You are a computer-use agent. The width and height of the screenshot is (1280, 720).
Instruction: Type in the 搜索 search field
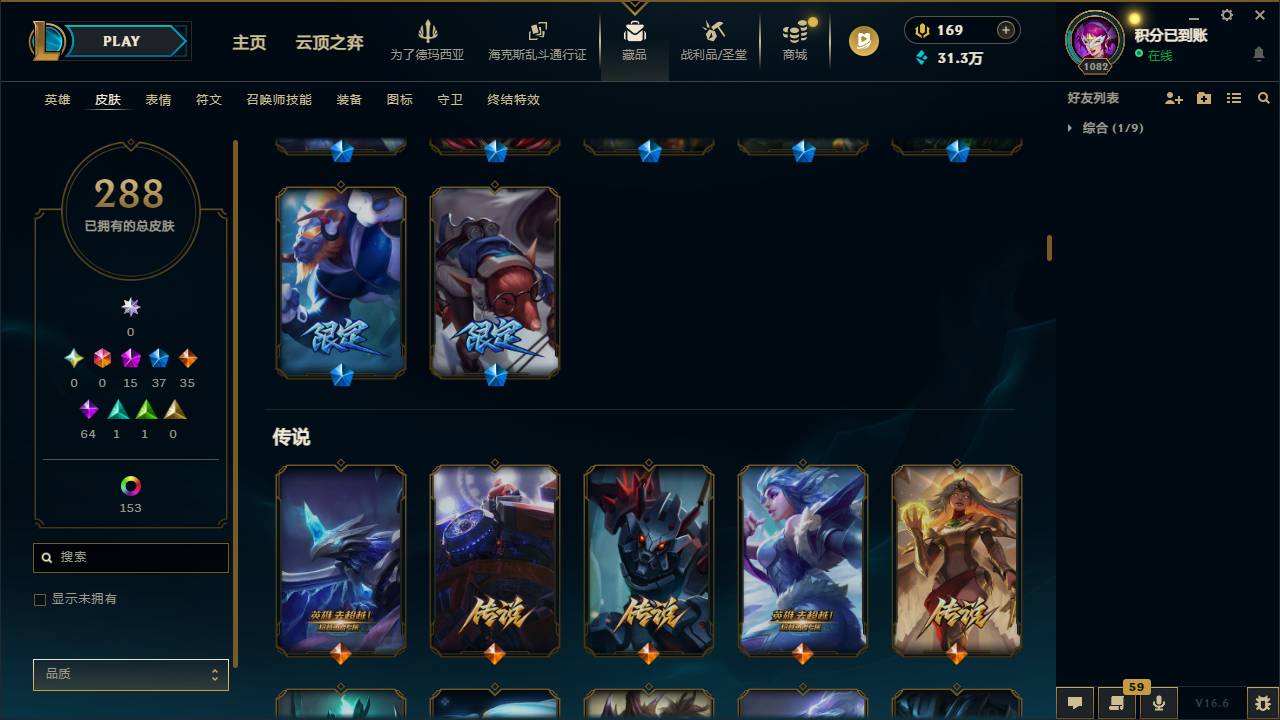point(130,557)
